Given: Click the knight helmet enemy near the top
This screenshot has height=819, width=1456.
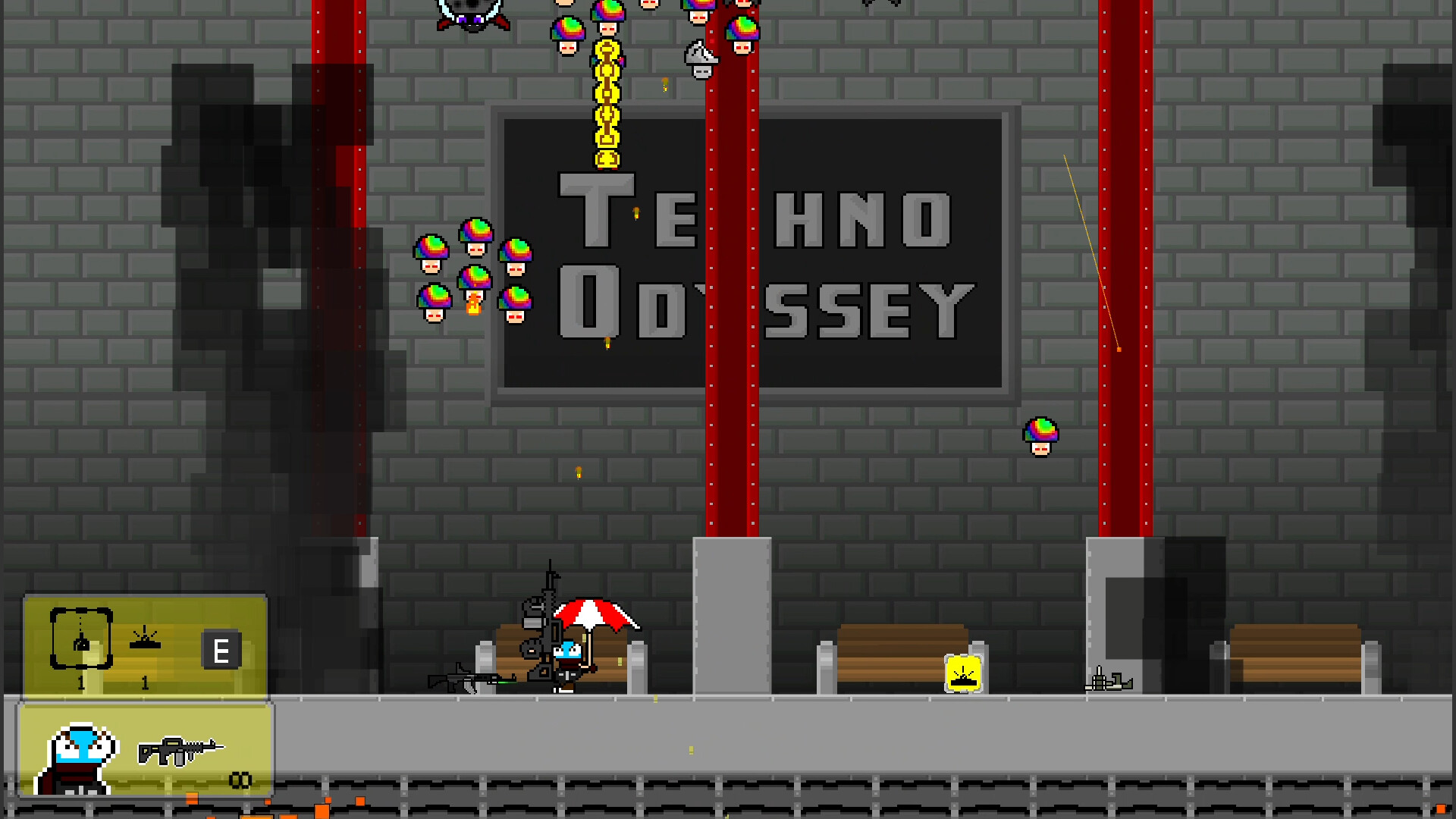Looking at the screenshot, I should tap(701, 57).
